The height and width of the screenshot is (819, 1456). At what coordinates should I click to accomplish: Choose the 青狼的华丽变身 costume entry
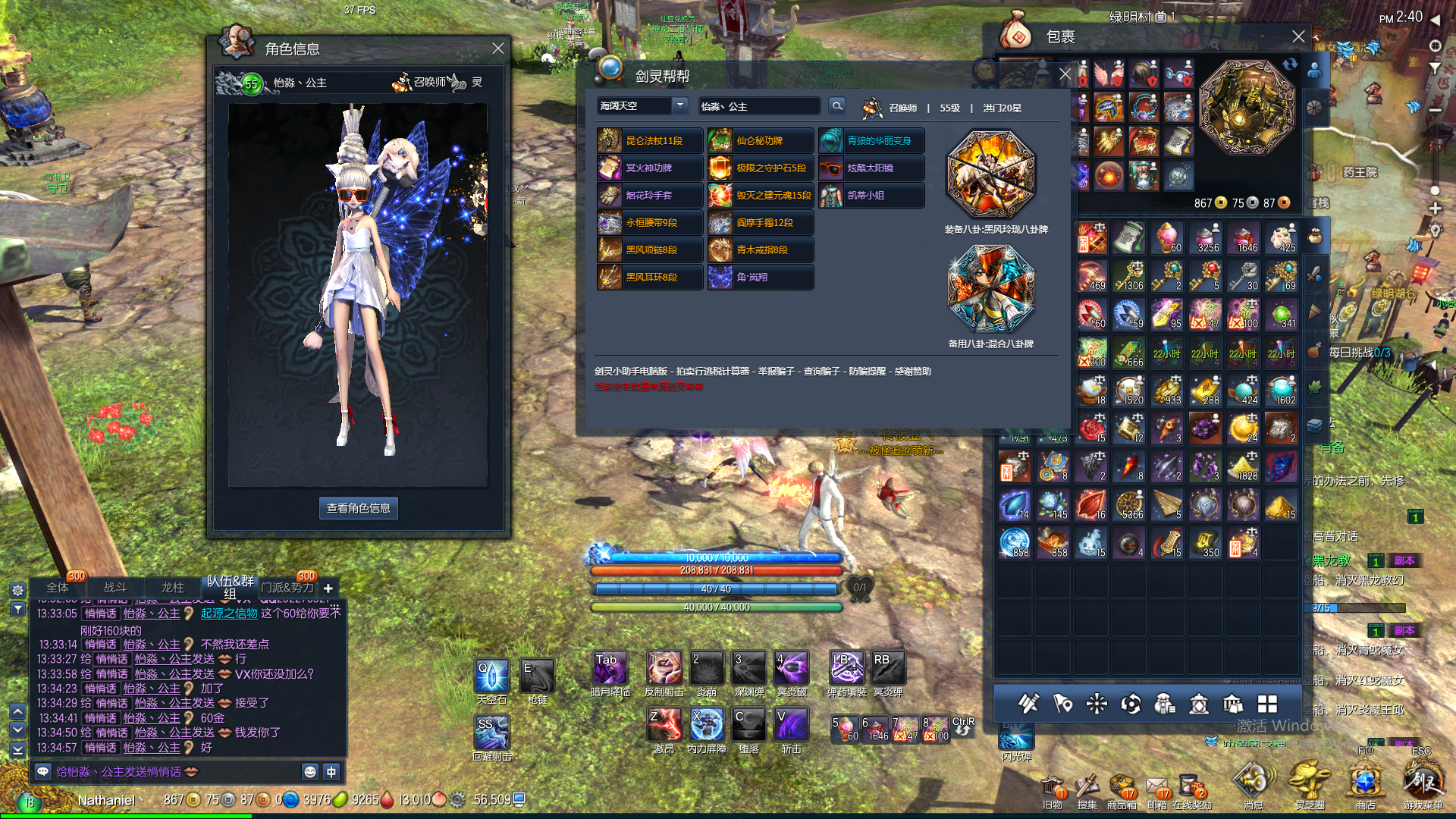[x=871, y=141]
